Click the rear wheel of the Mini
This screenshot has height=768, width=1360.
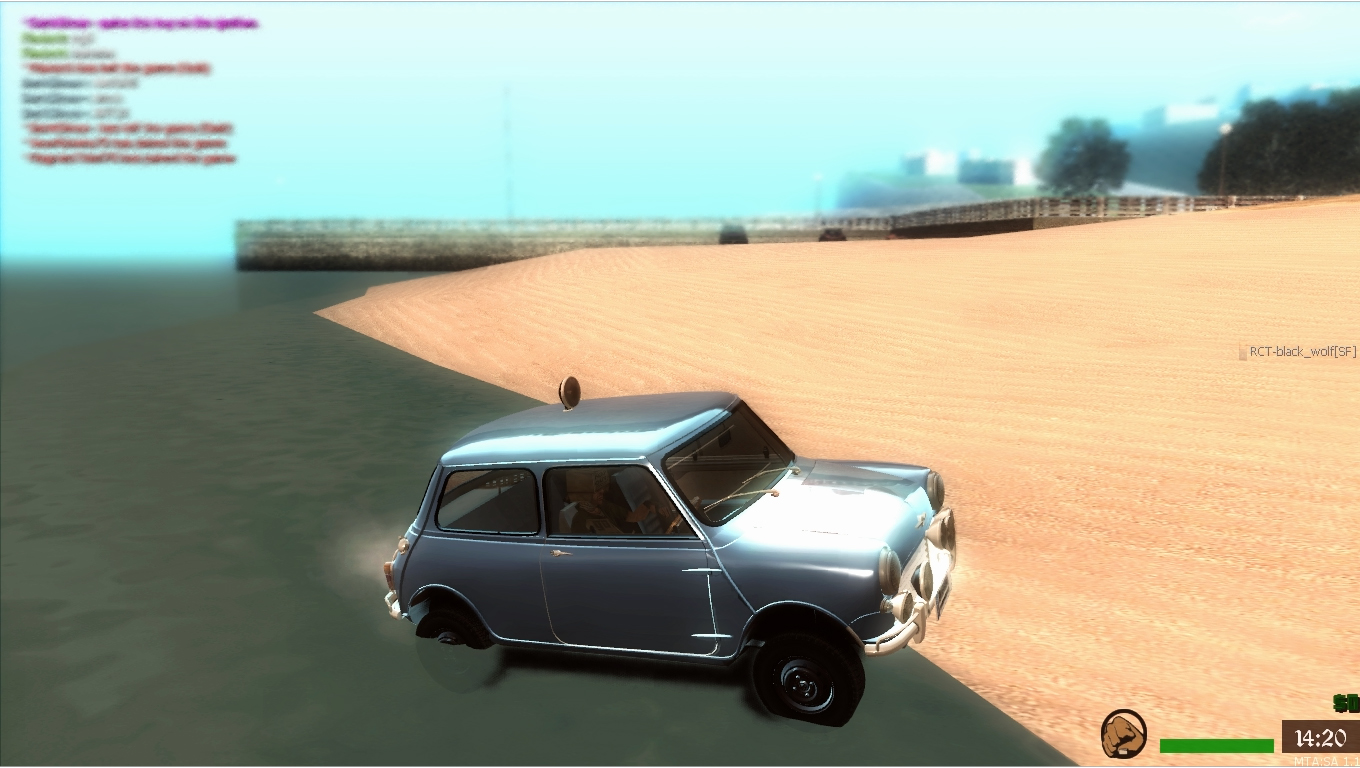pyautogui.click(x=447, y=632)
